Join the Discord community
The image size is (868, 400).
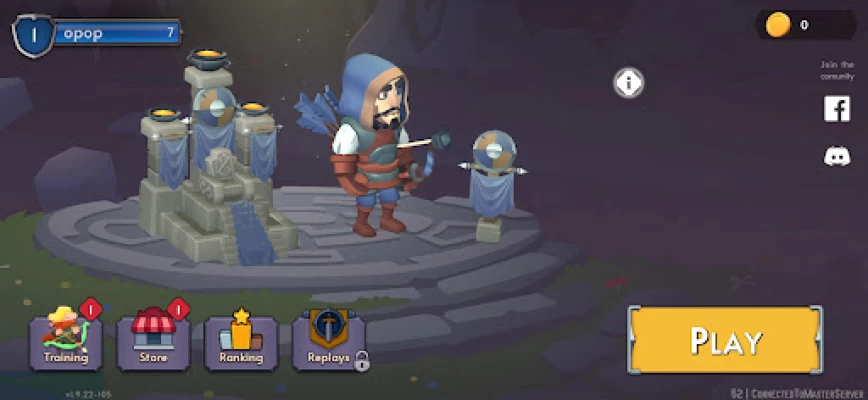click(836, 156)
